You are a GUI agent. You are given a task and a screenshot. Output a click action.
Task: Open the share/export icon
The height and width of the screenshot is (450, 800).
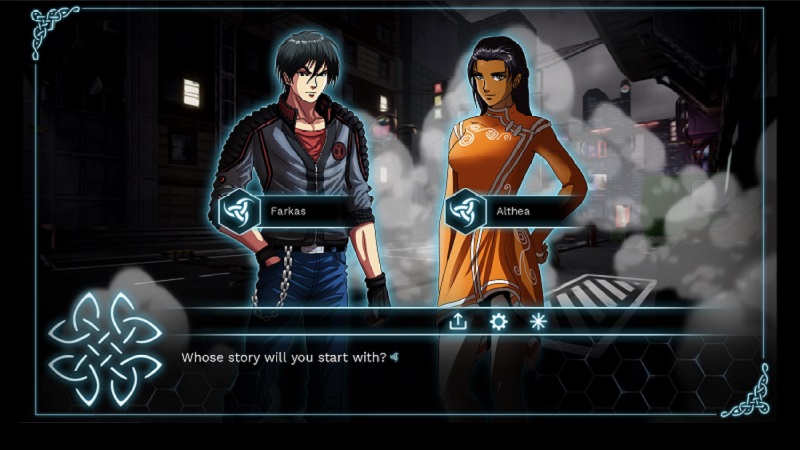pos(458,321)
